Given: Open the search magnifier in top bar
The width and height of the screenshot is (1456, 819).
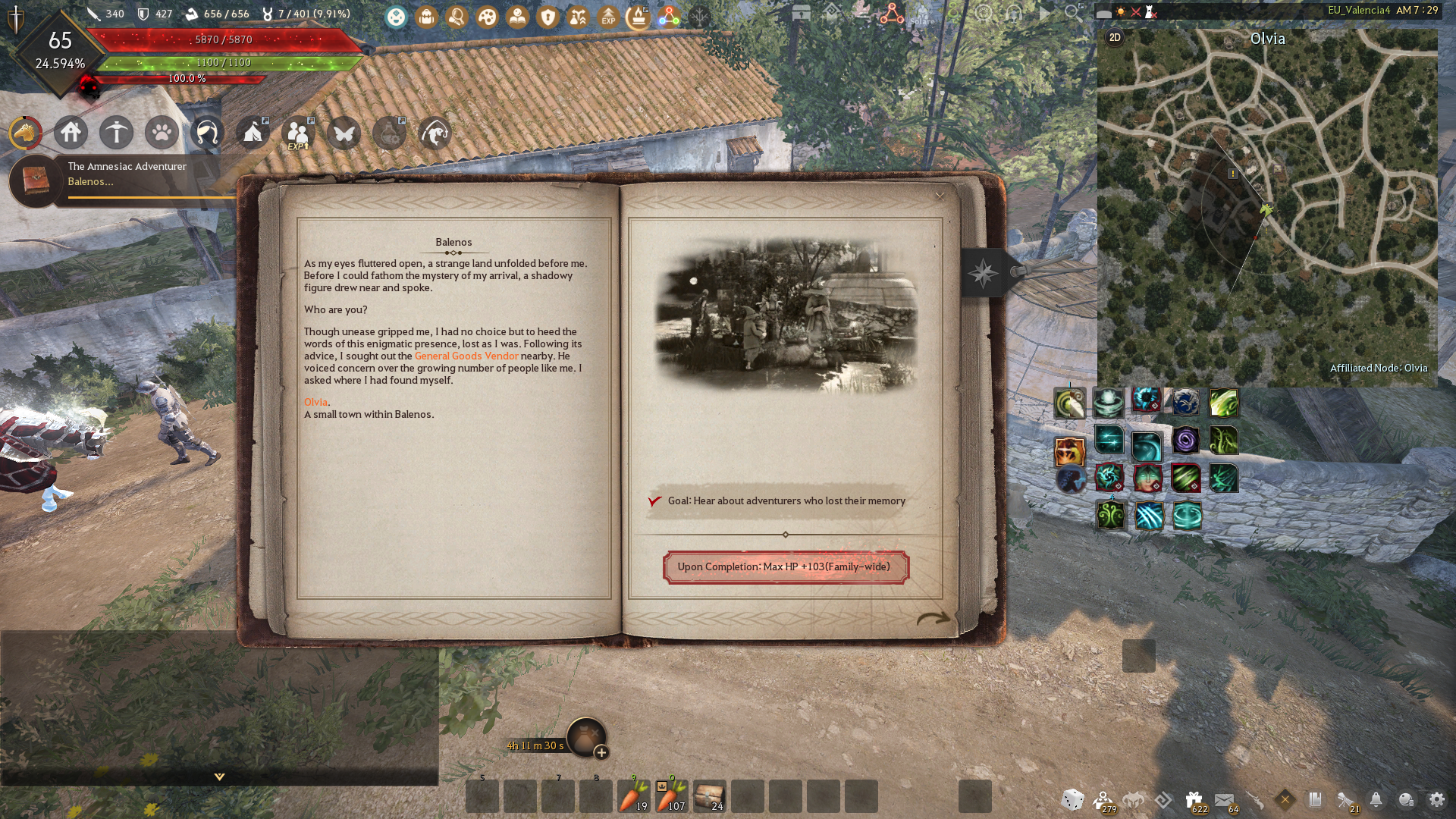Looking at the screenshot, I should point(1072,13).
